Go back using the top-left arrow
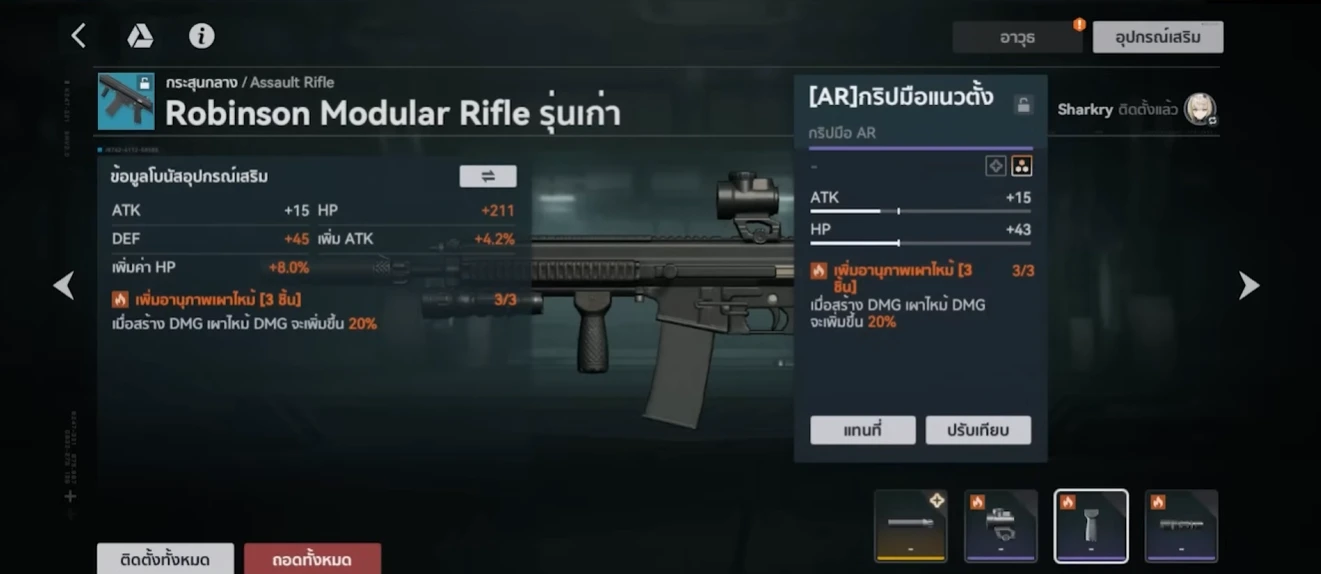The width and height of the screenshot is (1321, 574). coord(78,36)
